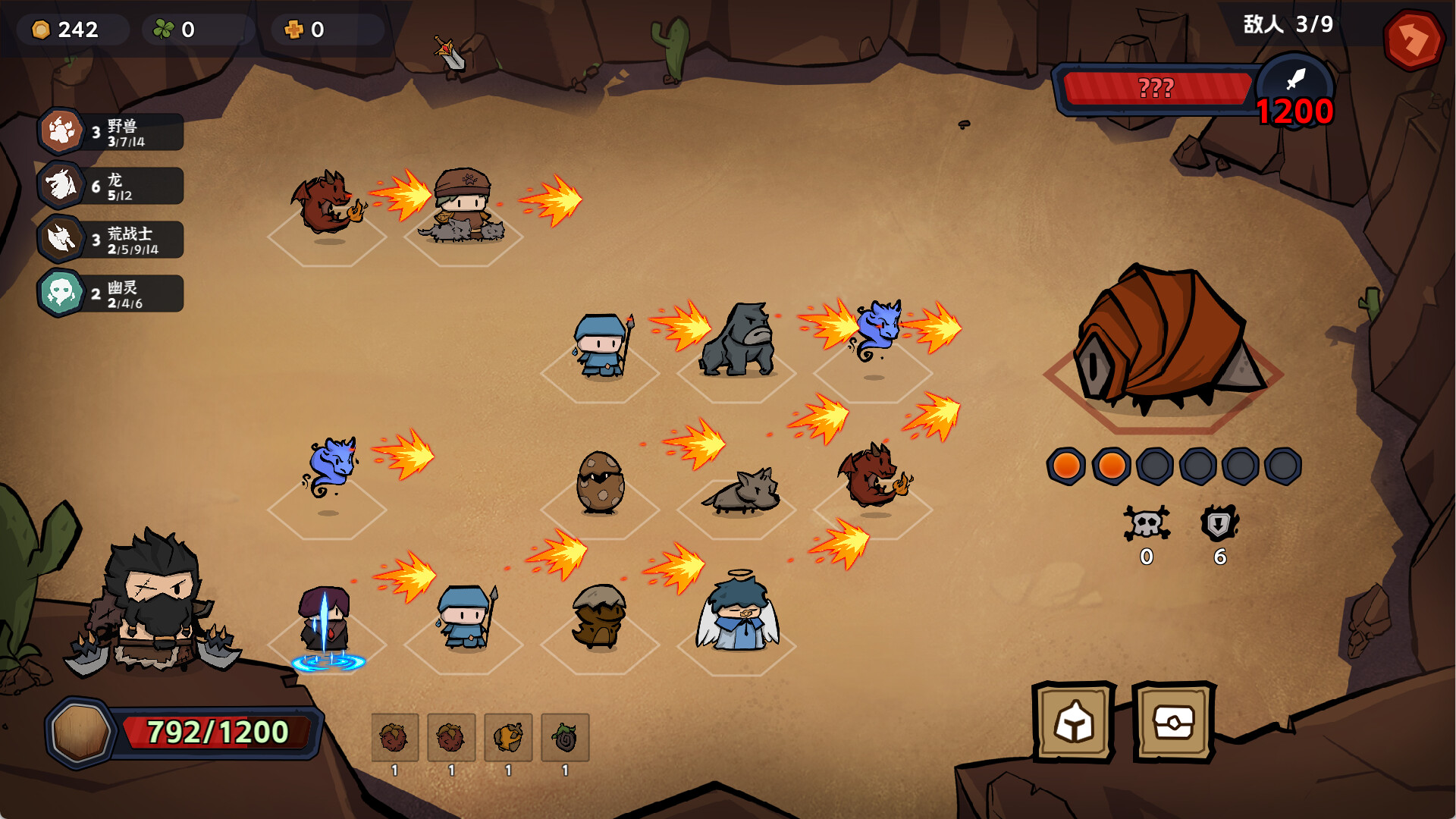The image size is (1456, 819).
Task: Choose the spotted egg unit tile
Action: tap(600, 482)
